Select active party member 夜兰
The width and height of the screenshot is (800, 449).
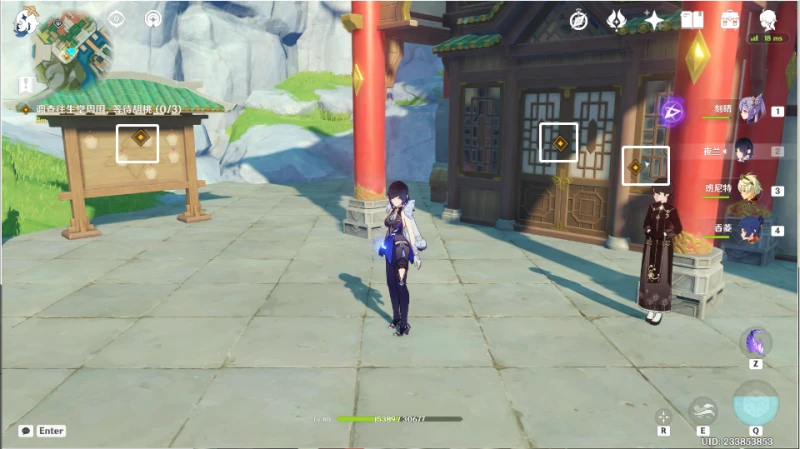747,151
